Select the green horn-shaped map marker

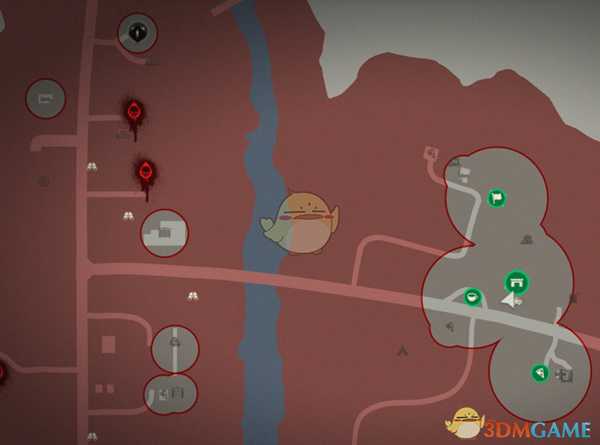539,373
